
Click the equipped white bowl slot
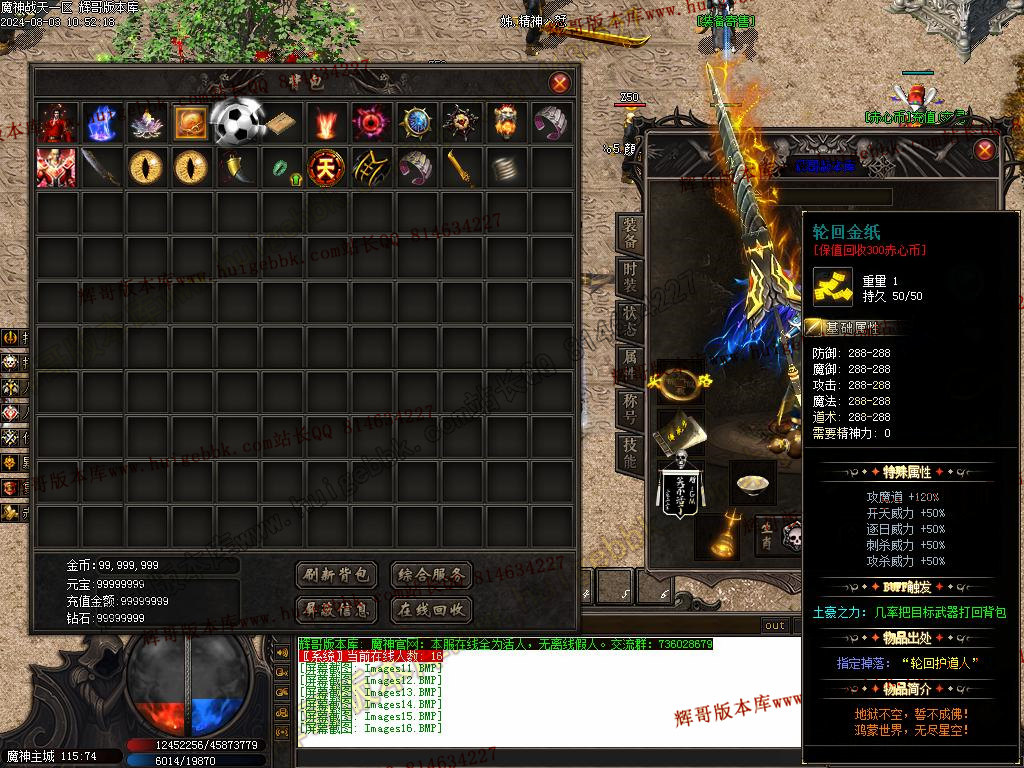[x=752, y=484]
